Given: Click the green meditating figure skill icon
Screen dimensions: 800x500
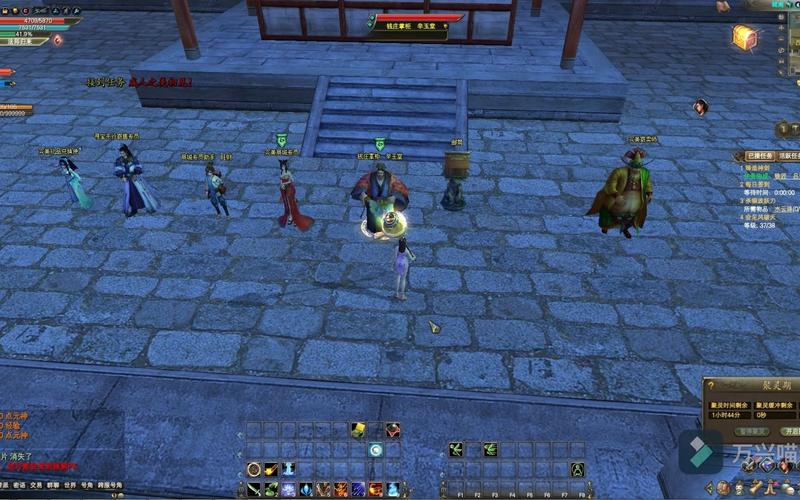Looking at the screenshot, I should pyautogui.click(x=577, y=469).
